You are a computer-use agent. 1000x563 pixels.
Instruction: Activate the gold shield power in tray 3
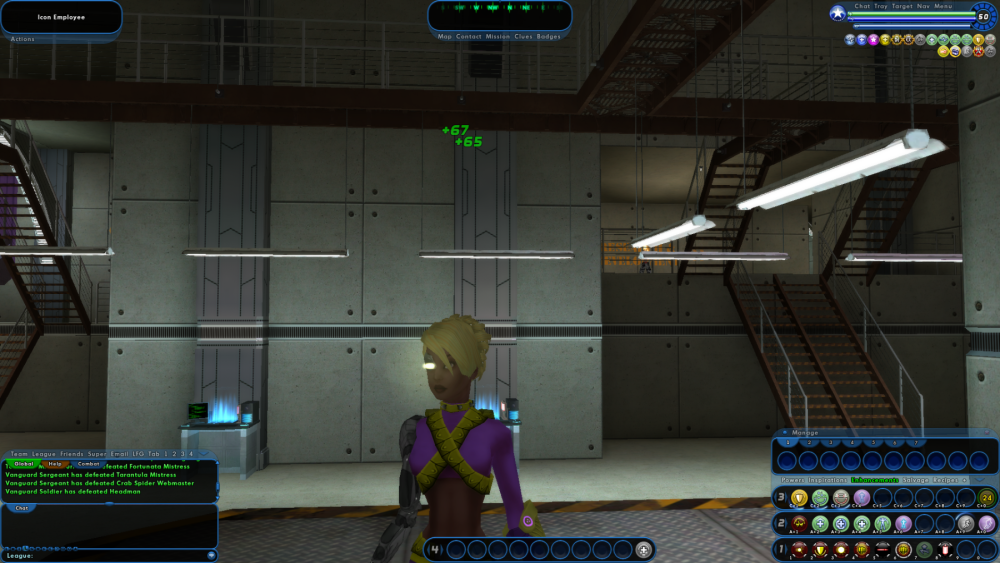799,497
